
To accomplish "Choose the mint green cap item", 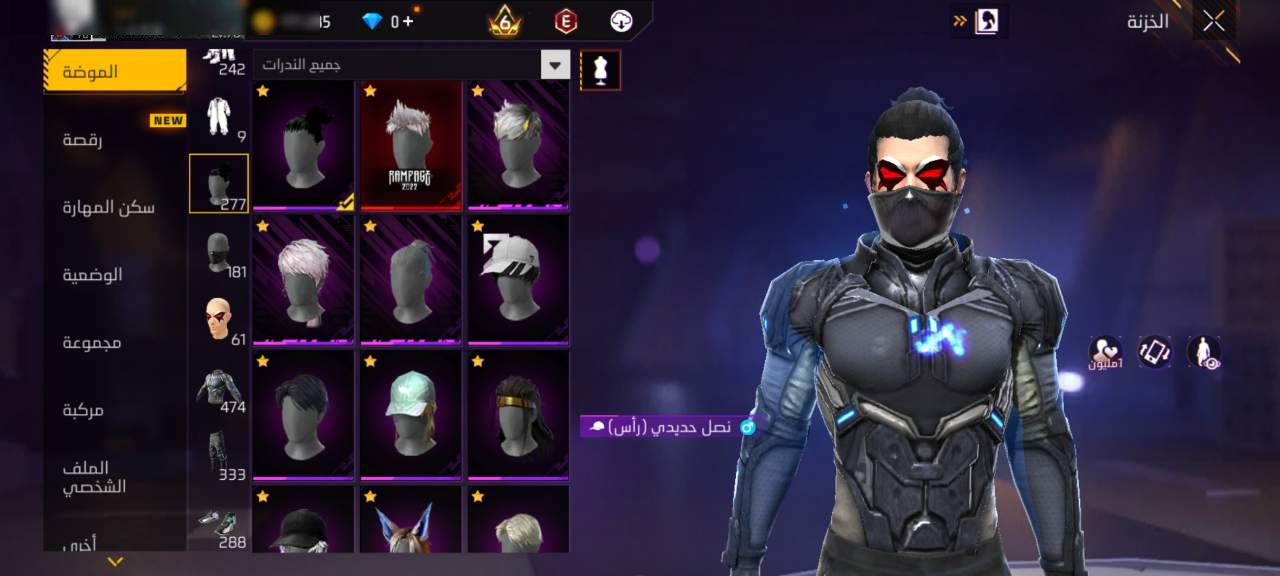I will pos(411,415).
